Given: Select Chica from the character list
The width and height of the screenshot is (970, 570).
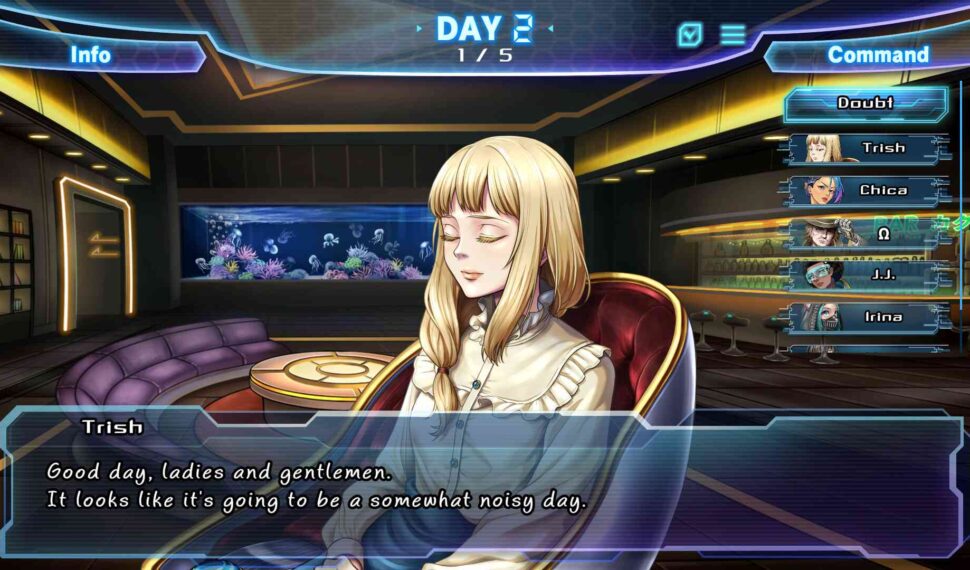Looking at the screenshot, I should pos(866,190).
